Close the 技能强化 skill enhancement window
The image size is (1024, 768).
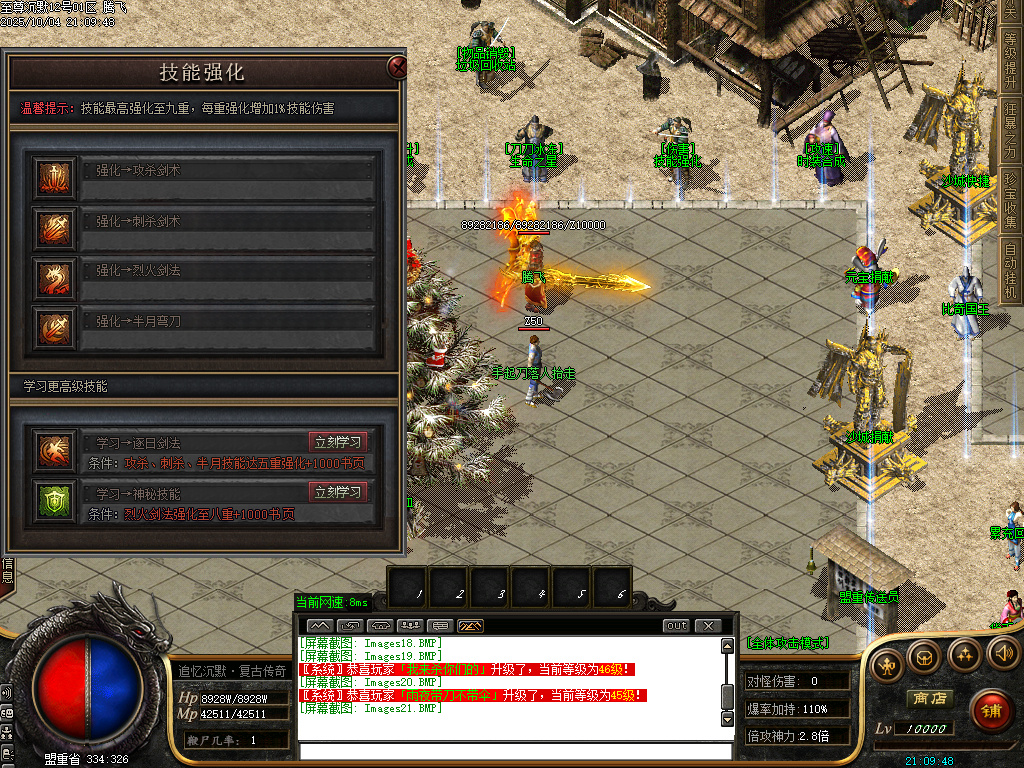coord(397,68)
